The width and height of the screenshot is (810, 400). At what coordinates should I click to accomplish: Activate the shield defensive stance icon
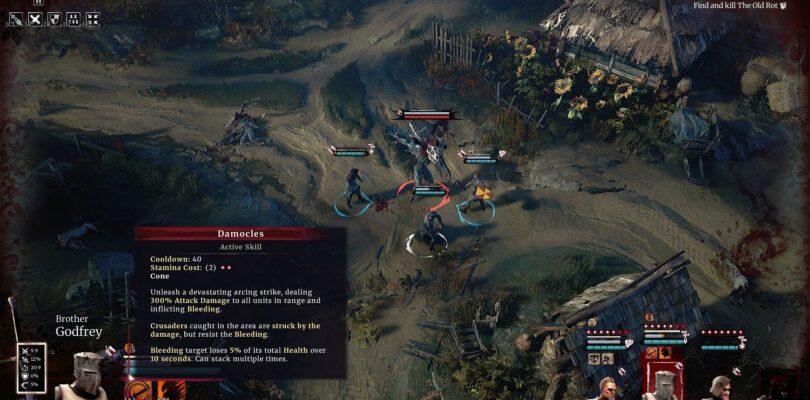(x=54, y=18)
